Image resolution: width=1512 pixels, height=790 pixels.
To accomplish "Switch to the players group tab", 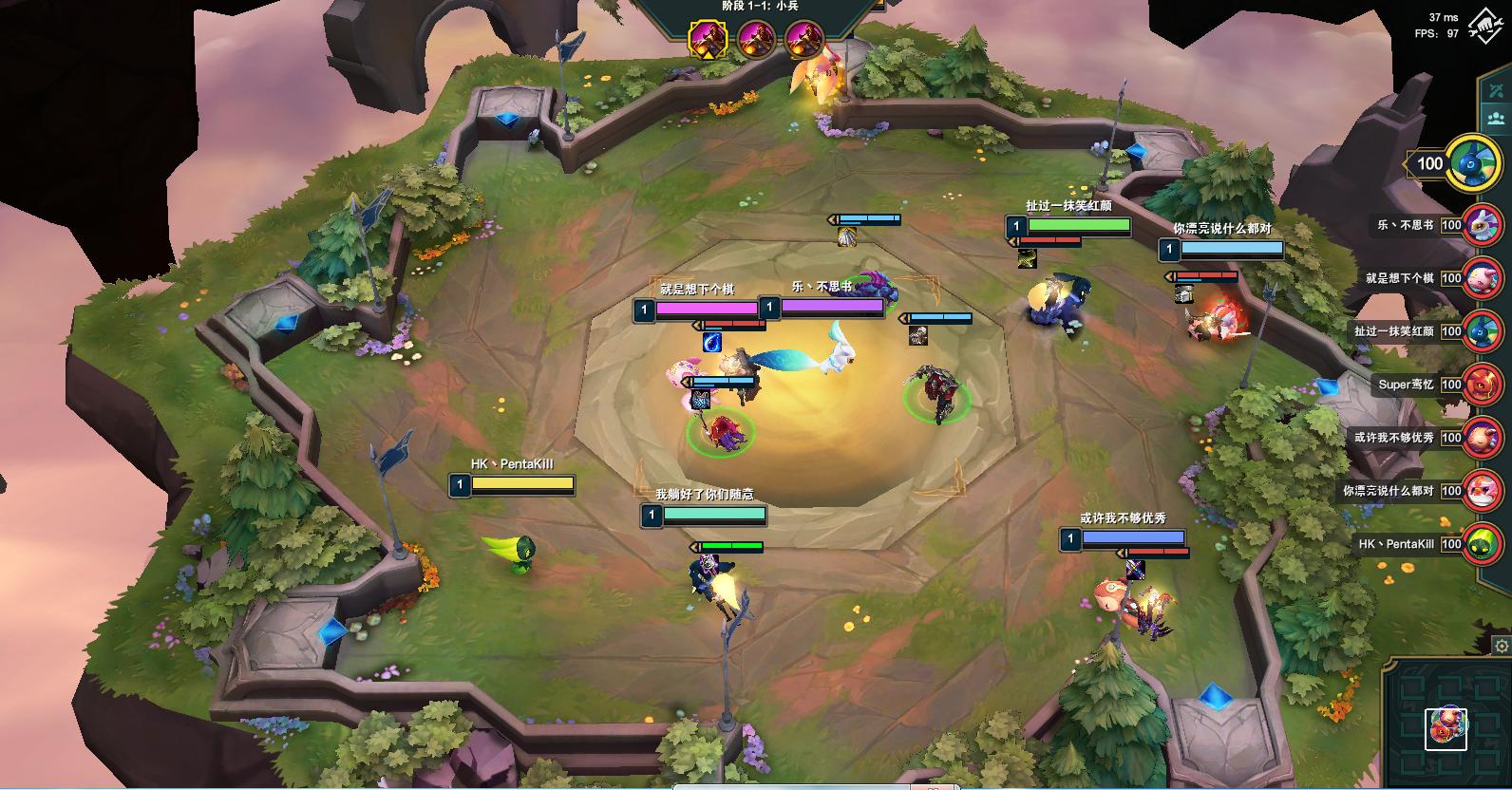I will (x=1497, y=120).
